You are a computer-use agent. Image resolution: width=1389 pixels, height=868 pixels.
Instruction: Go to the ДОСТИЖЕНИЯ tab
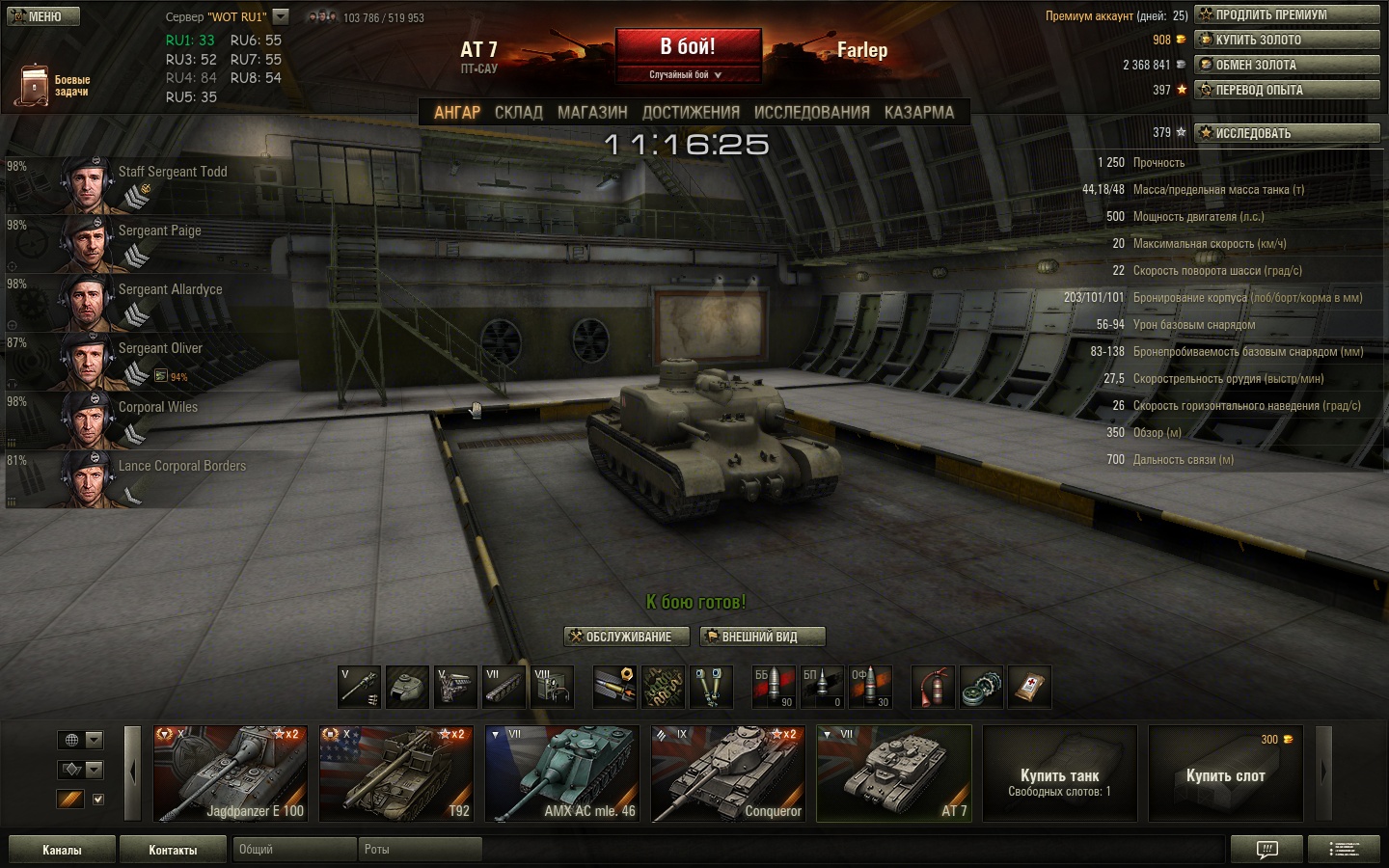click(x=691, y=112)
